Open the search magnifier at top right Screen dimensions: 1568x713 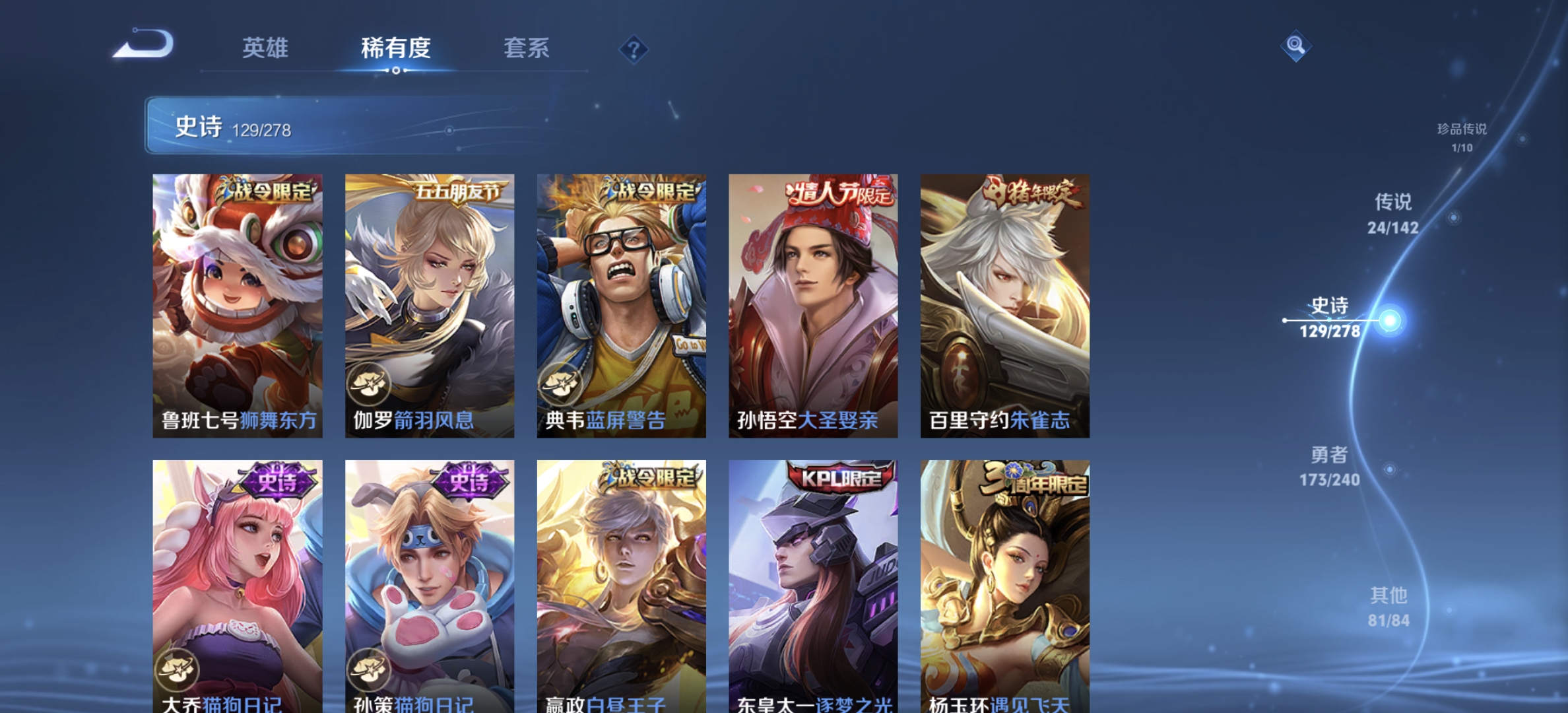click(1295, 45)
